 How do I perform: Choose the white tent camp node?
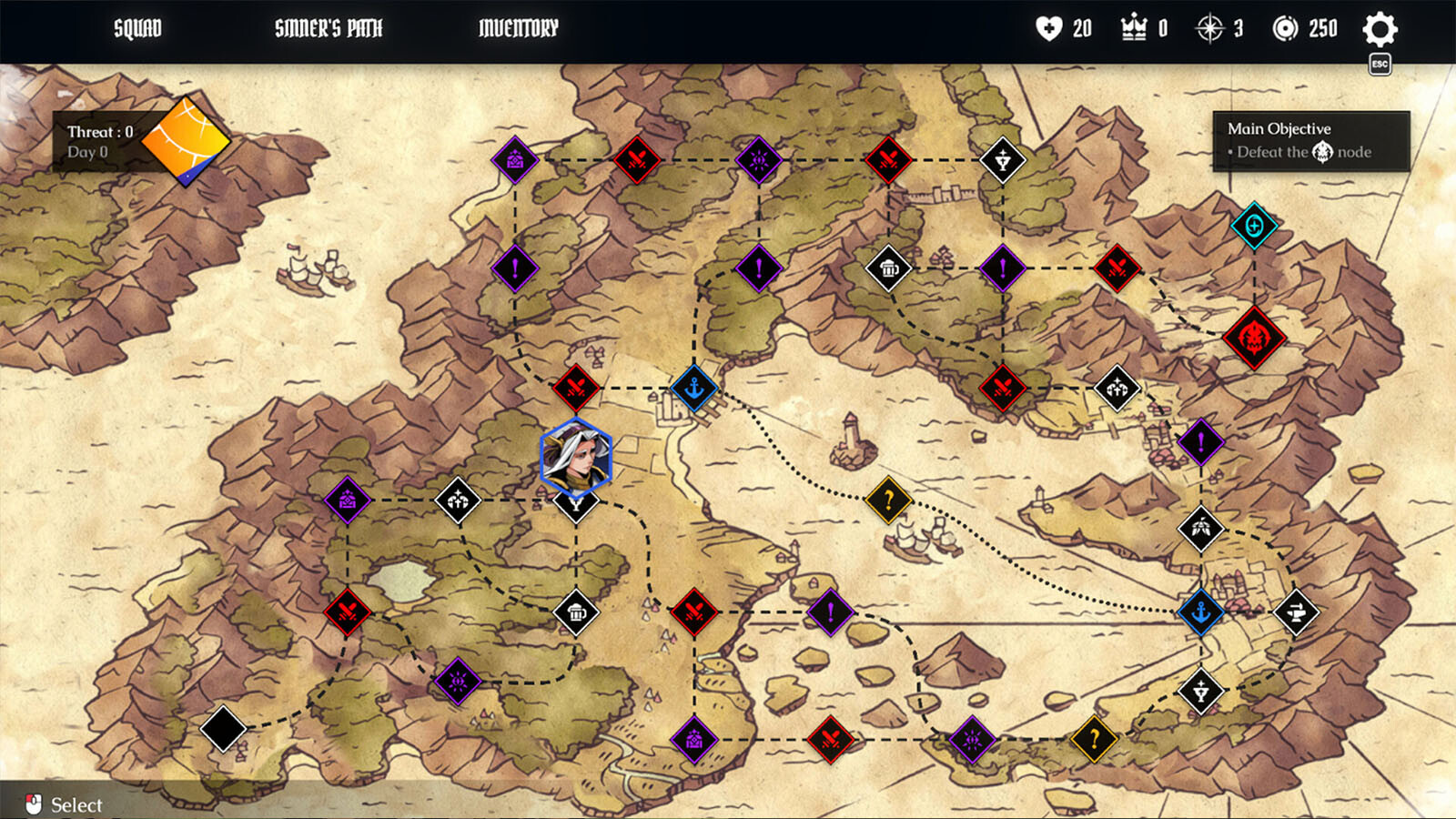coord(1200,528)
